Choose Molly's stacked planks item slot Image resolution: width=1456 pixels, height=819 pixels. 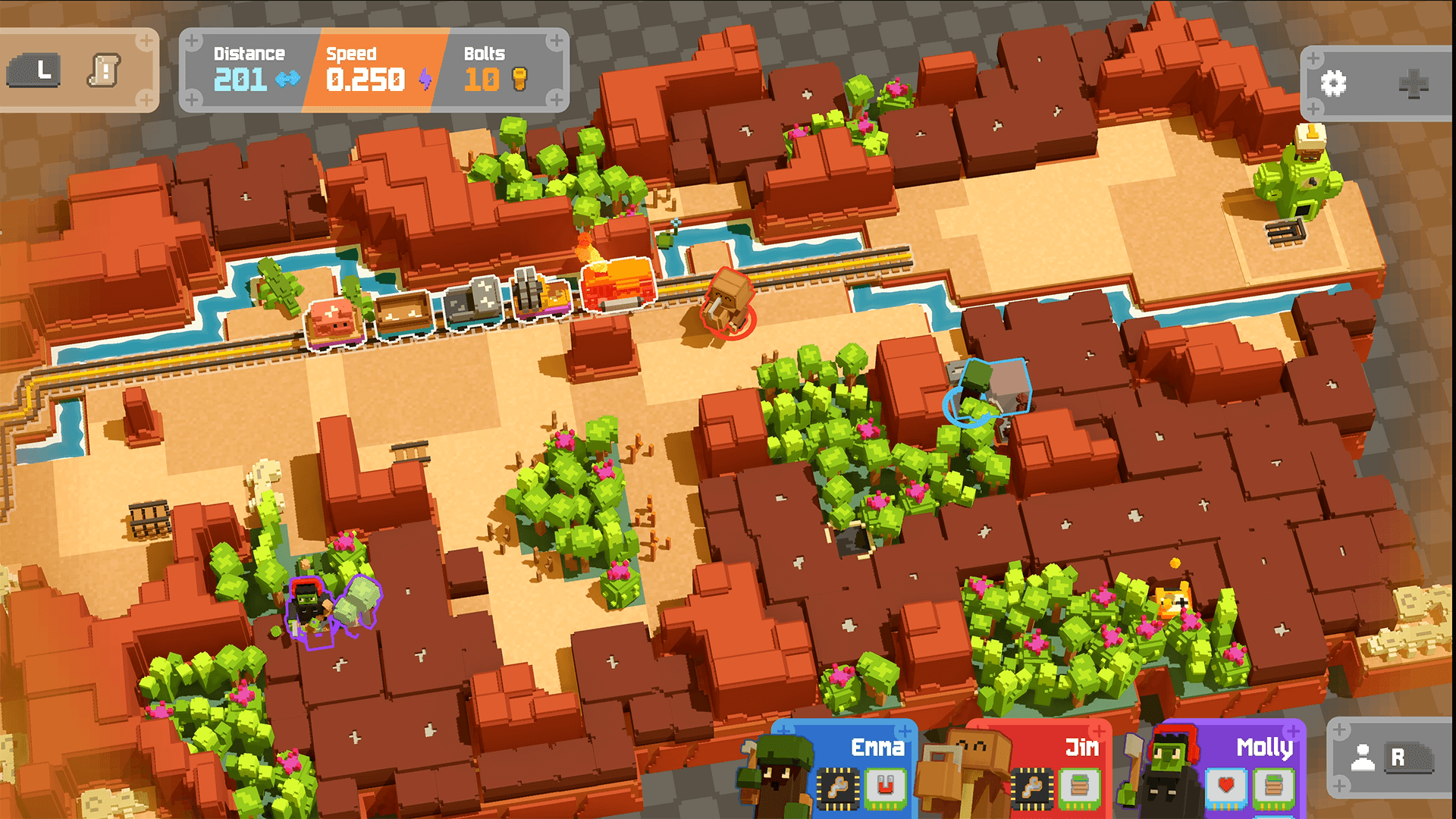coord(1273,787)
